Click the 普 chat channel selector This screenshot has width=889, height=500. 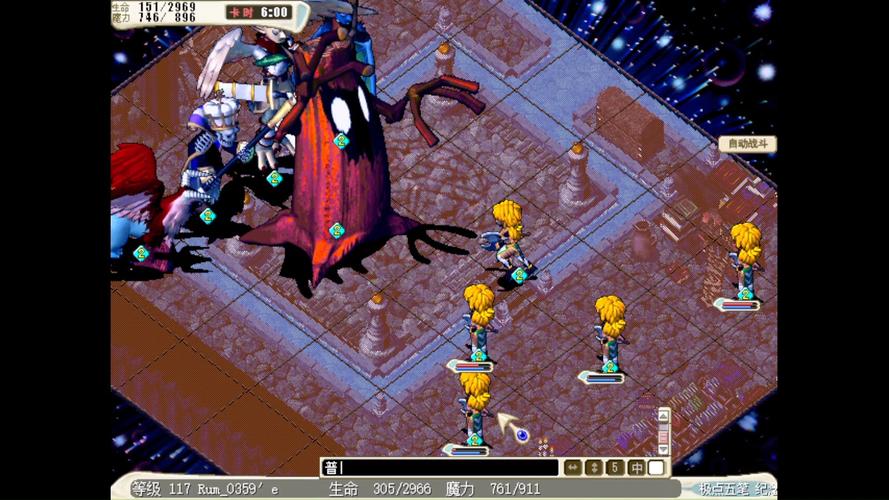pyautogui.click(x=331, y=467)
